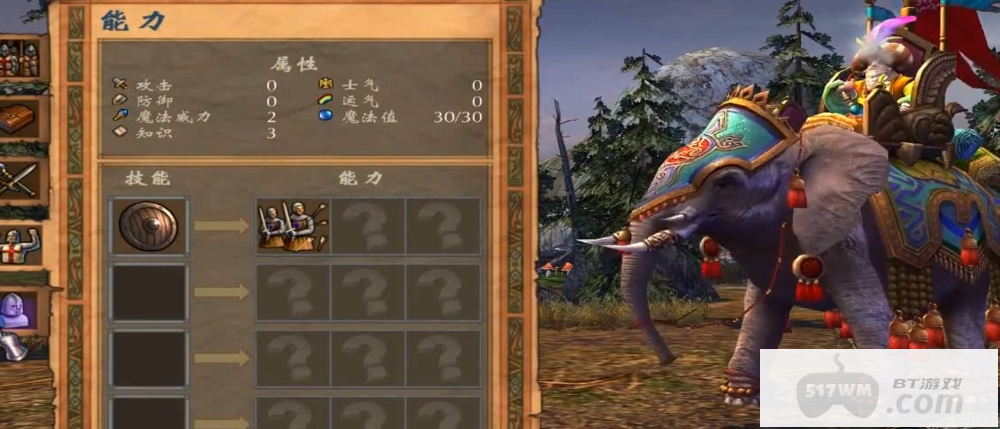Viewport: 1000px width, 429px height.
Task: Open the purple helmet hero tab
Action: point(18,309)
